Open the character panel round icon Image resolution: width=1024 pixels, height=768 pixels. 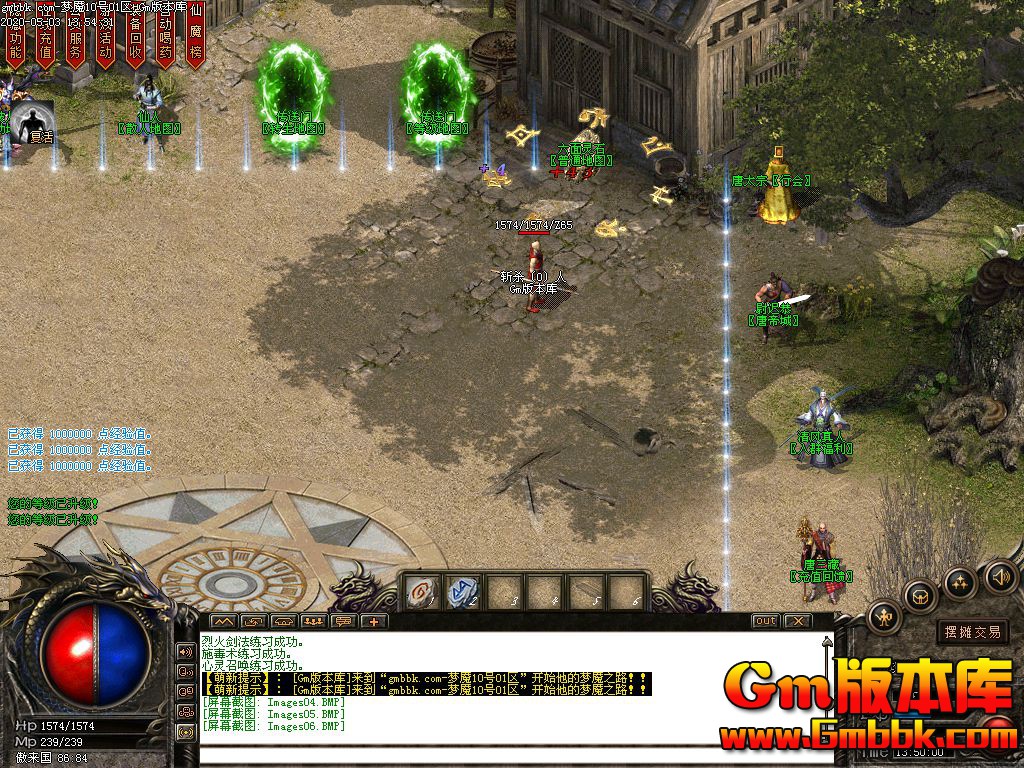[885, 616]
